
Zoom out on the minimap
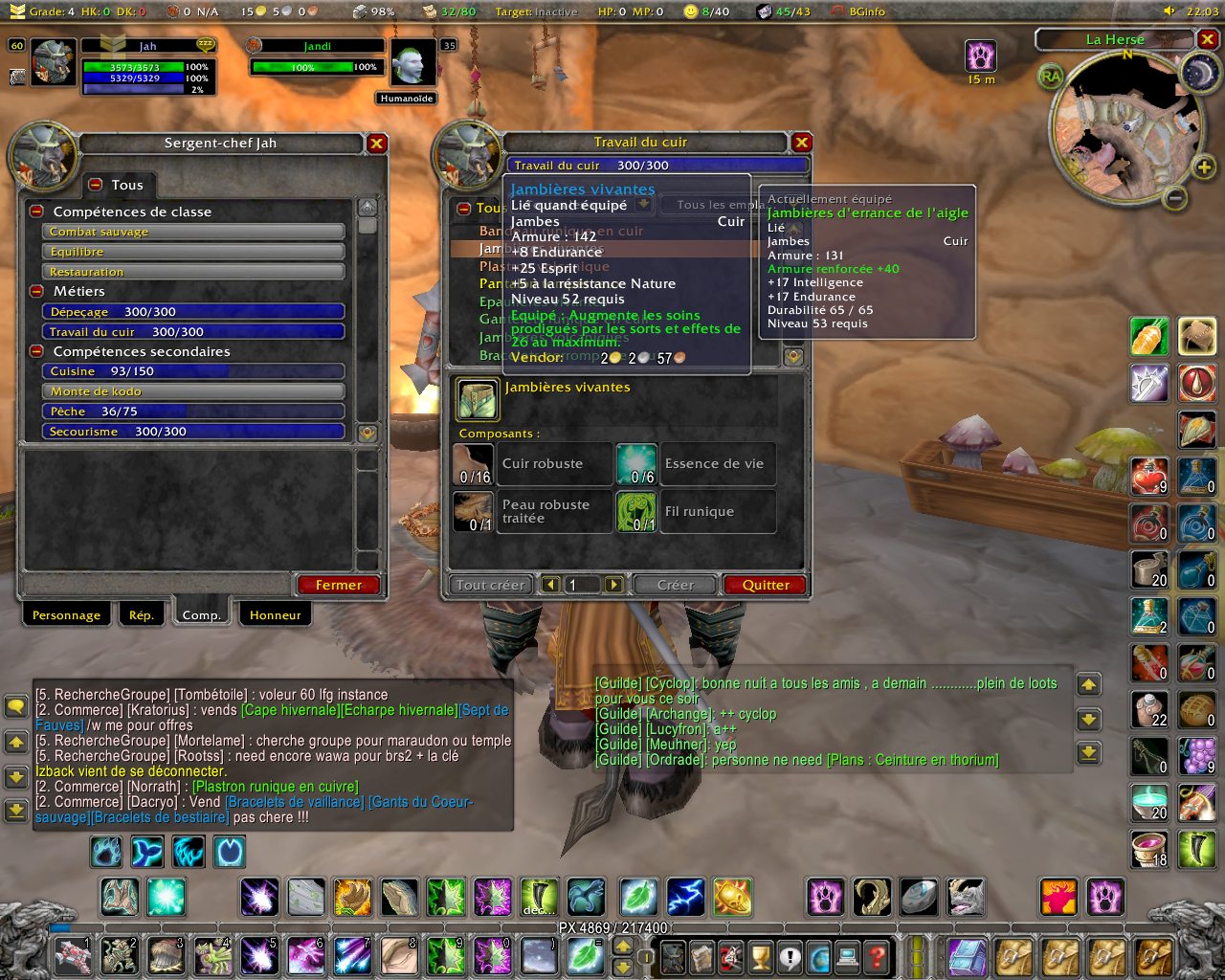click(x=1175, y=198)
